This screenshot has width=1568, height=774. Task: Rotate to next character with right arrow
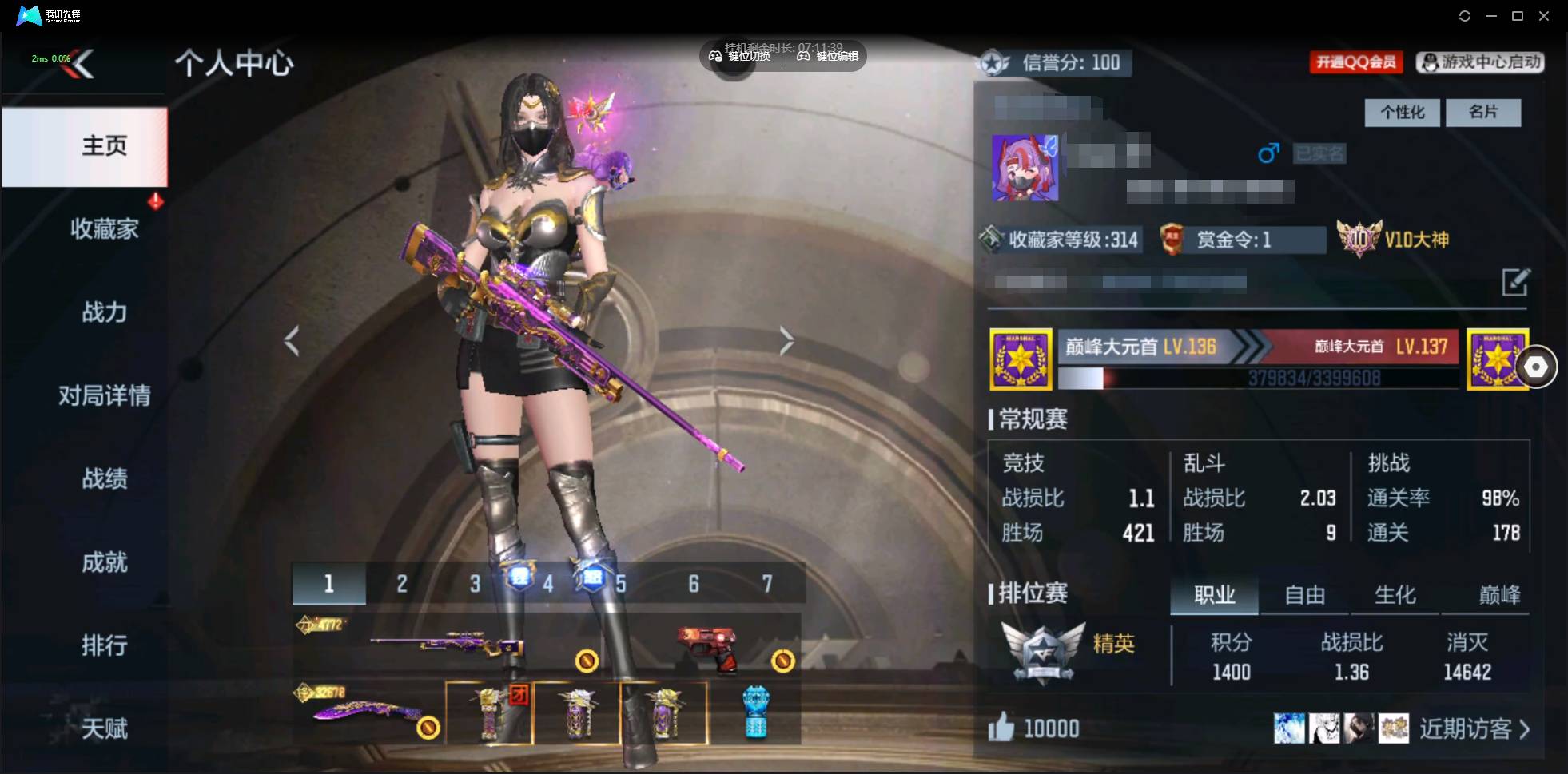[x=786, y=341]
